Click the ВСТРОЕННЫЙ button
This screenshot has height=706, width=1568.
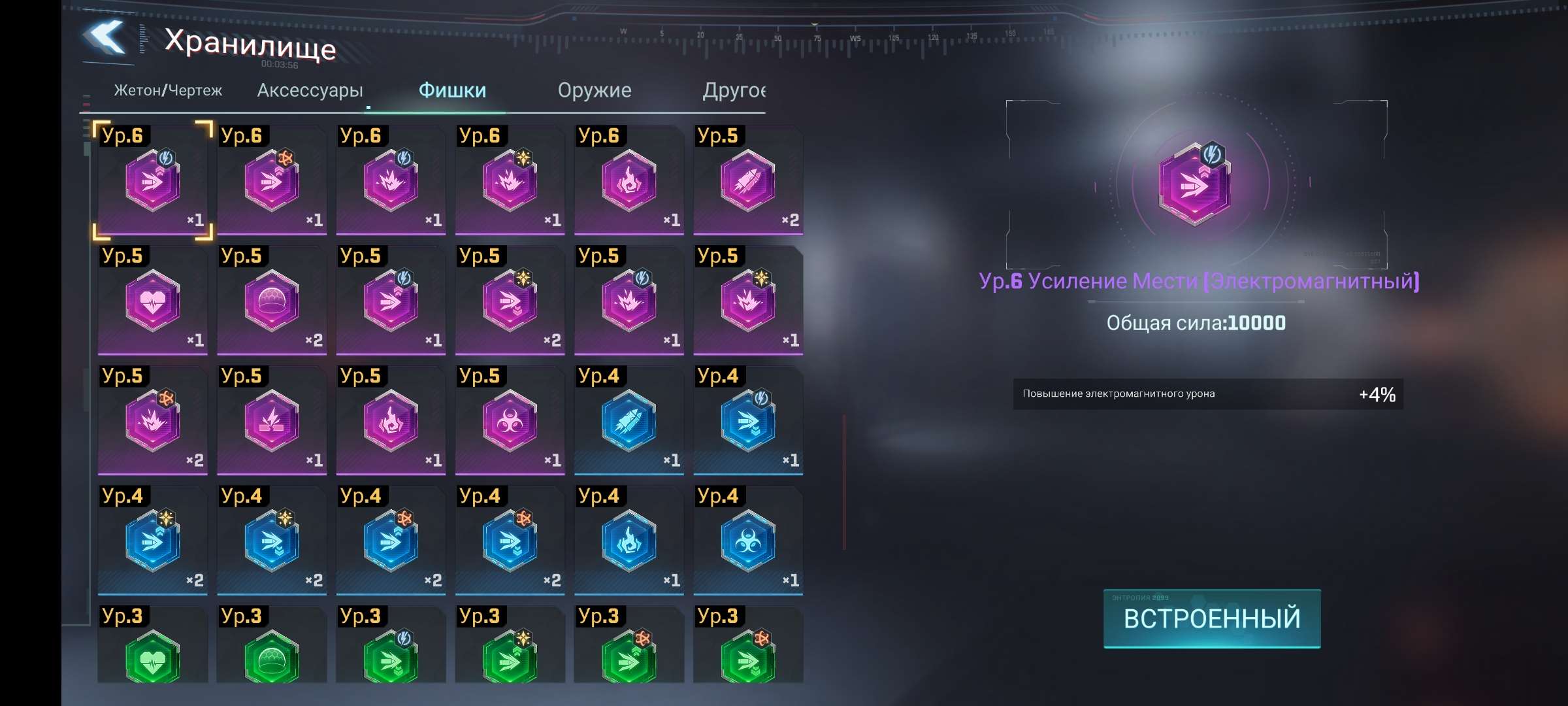(1212, 618)
